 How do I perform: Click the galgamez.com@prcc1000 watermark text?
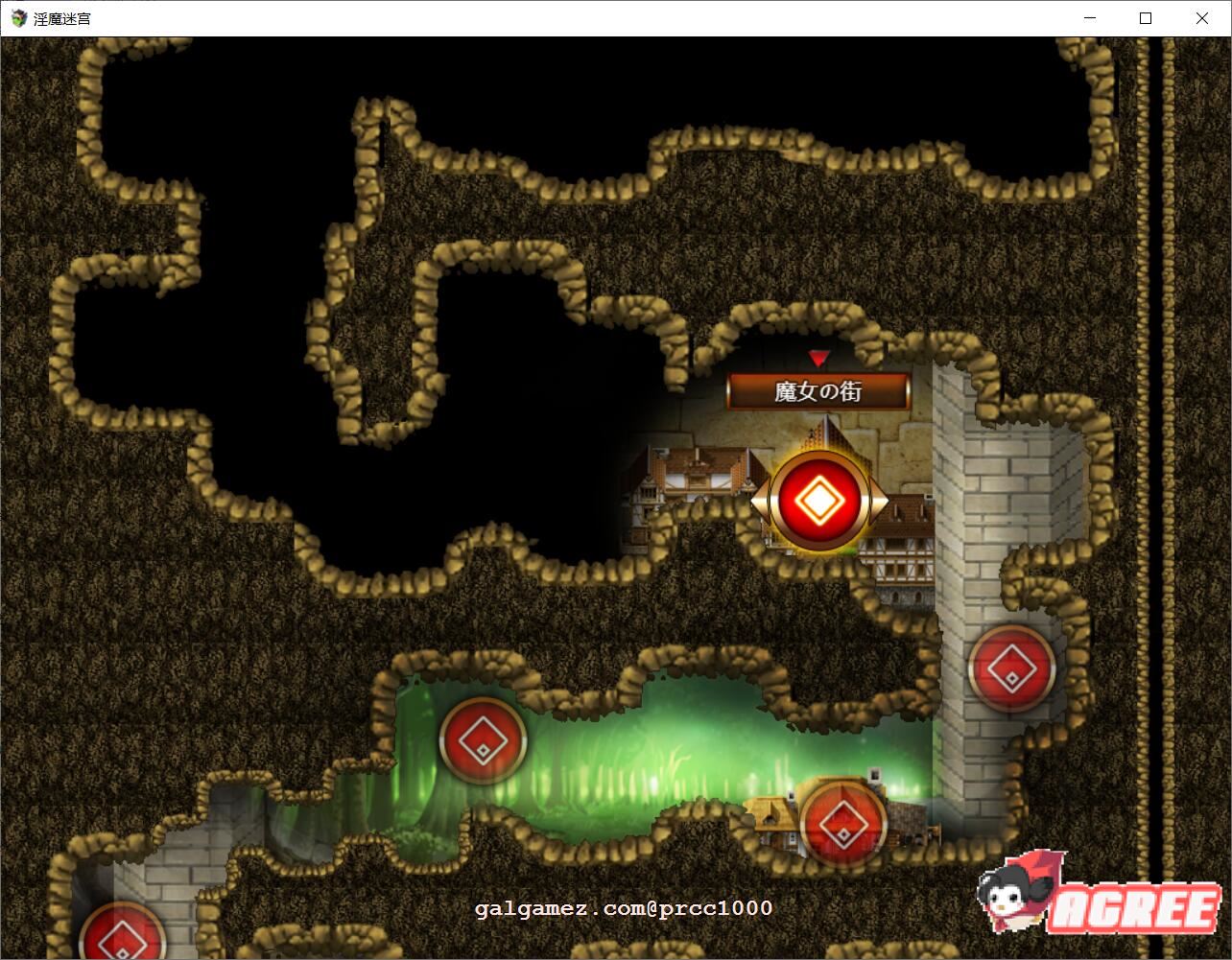(622, 906)
